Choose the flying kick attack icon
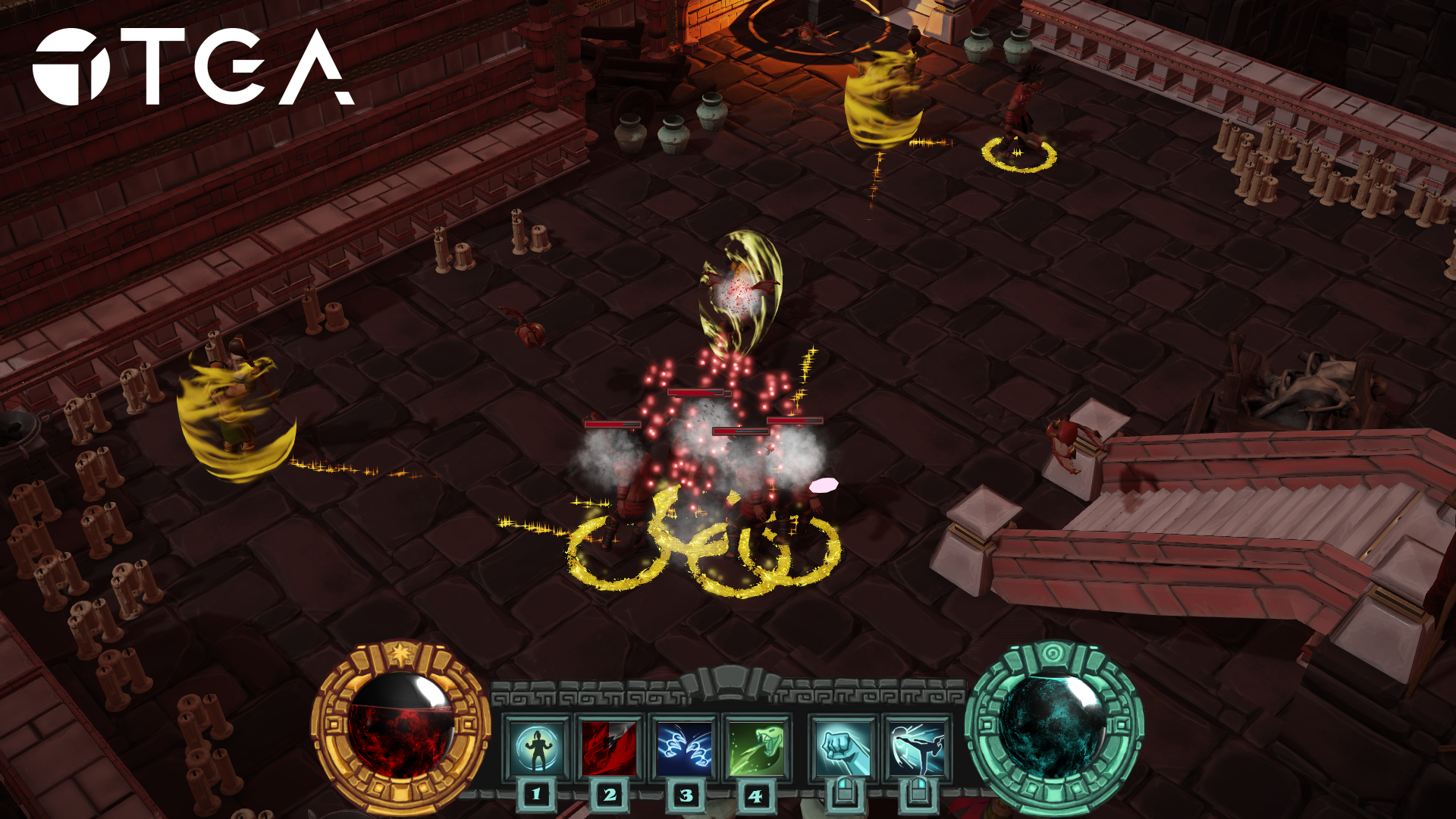The width and height of the screenshot is (1456, 819). (x=918, y=748)
